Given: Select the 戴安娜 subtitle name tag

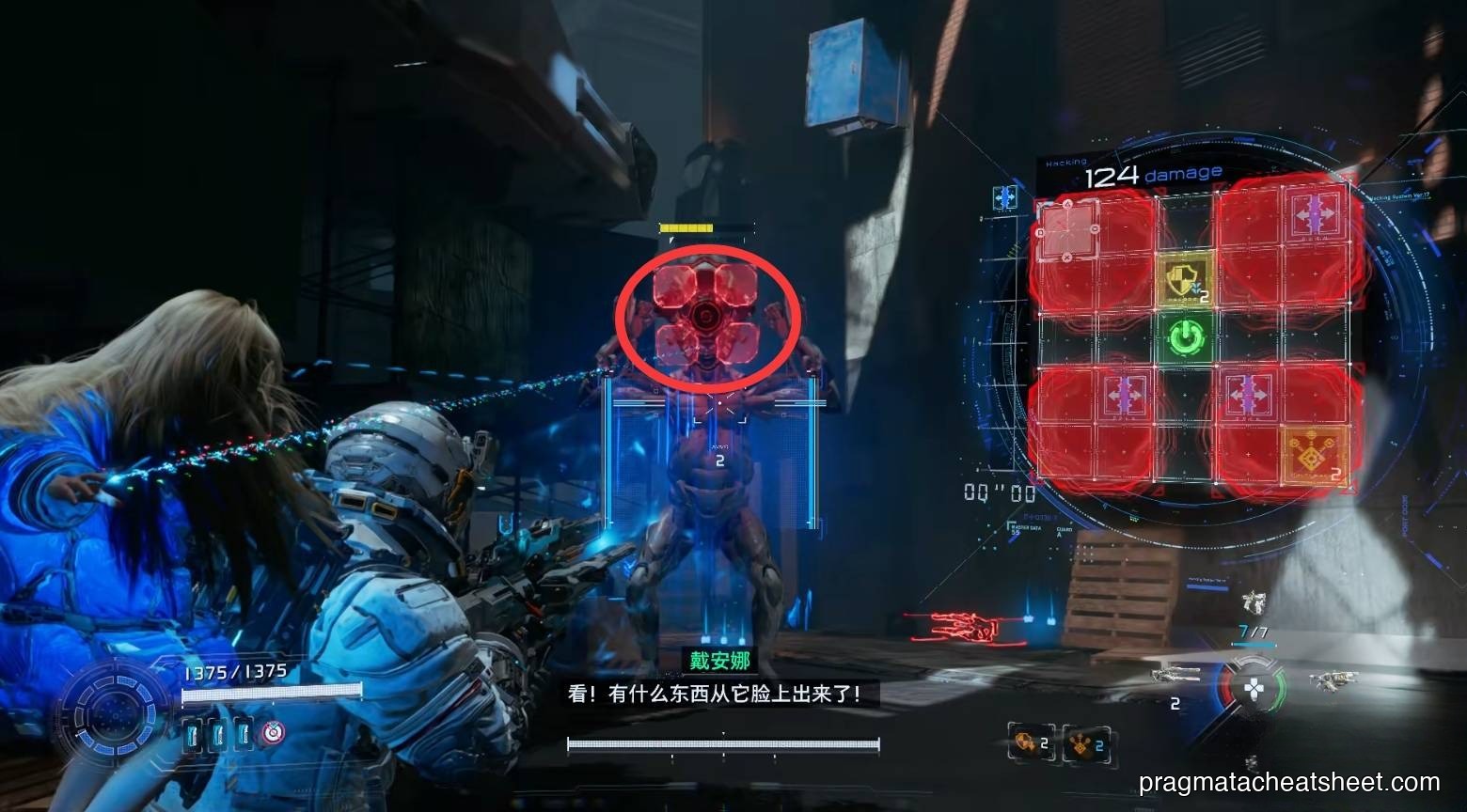Looking at the screenshot, I should (719, 663).
